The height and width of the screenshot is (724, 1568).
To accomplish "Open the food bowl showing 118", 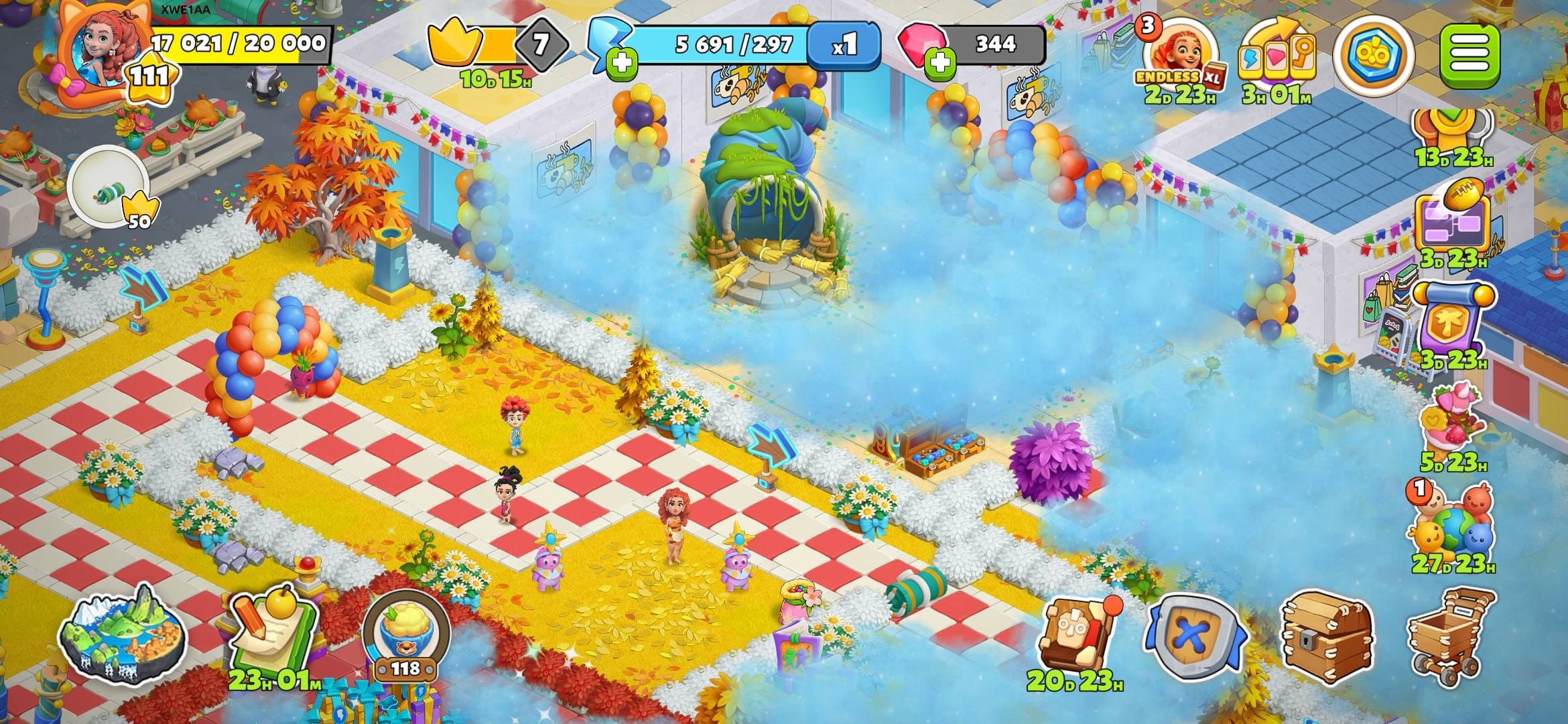I will pos(405,630).
